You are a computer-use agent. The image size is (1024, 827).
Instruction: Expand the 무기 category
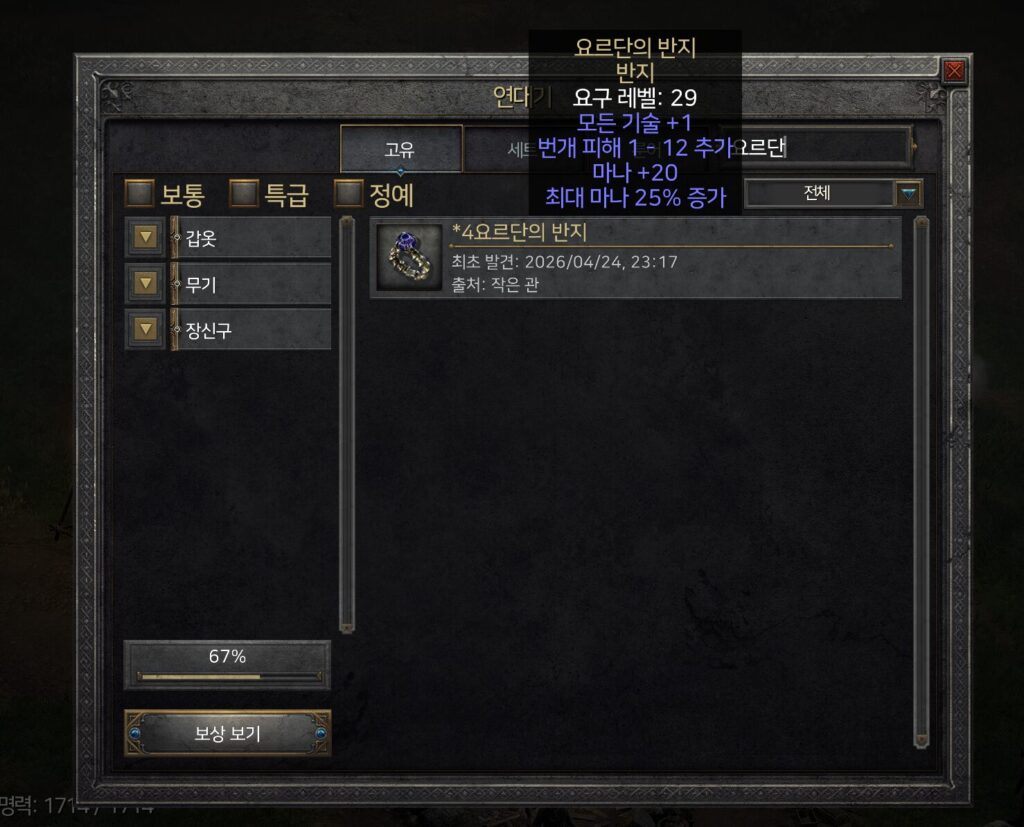[x=147, y=284]
